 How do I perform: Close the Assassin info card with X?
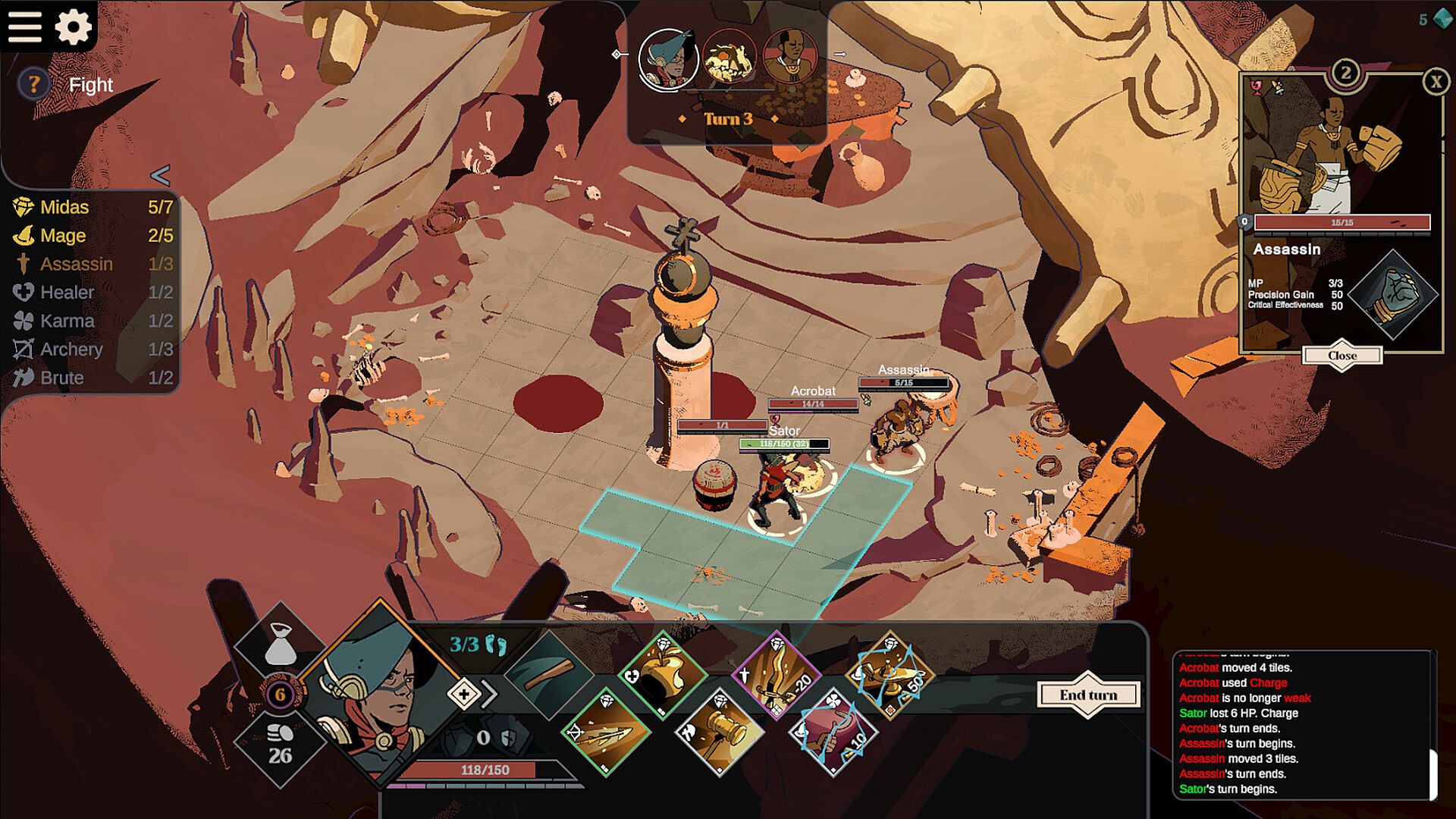(x=1436, y=81)
